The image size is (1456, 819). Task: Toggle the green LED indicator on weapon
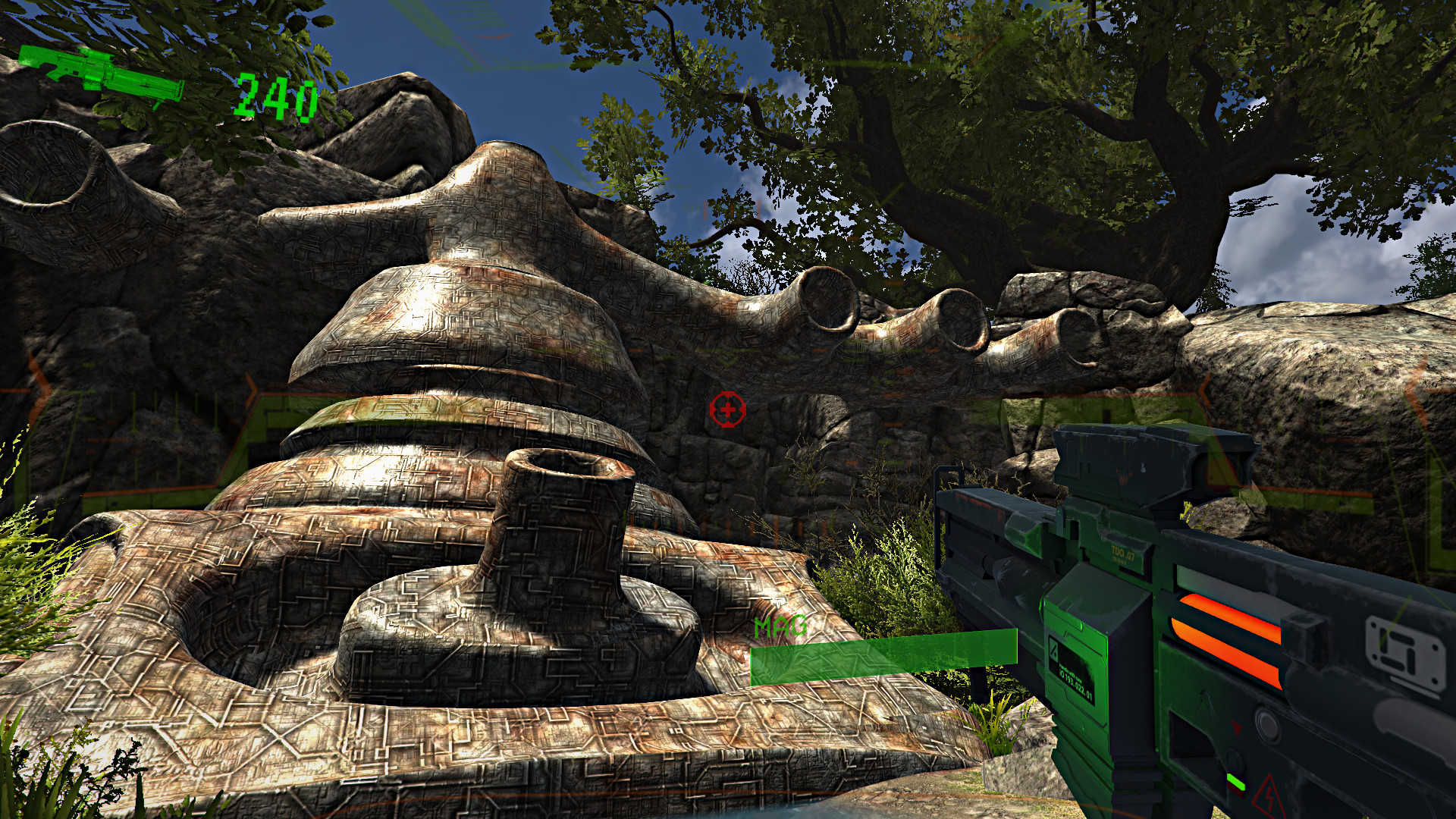(1237, 782)
